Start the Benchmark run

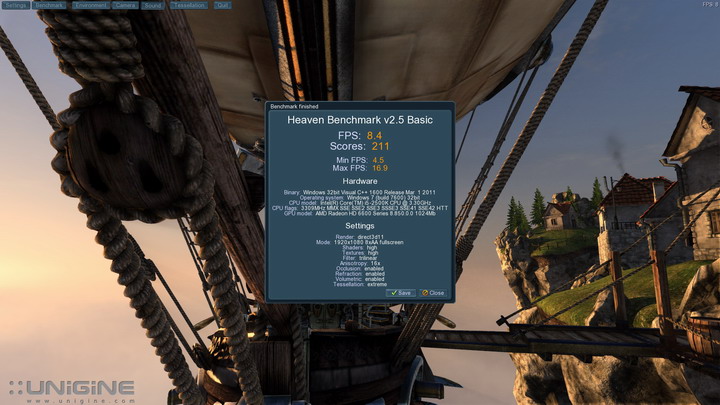click(x=48, y=5)
